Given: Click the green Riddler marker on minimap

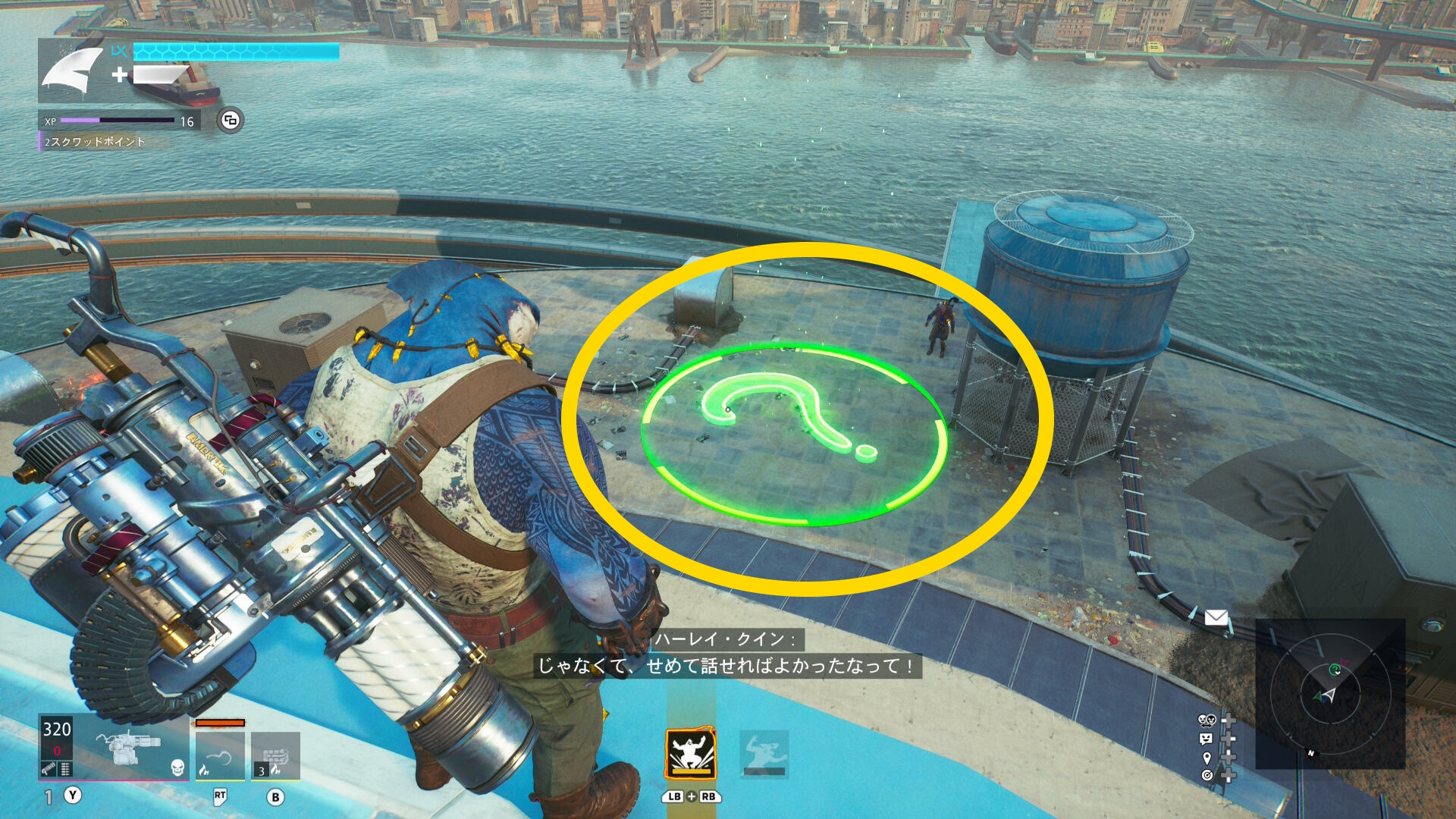Looking at the screenshot, I should pyautogui.click(x=1335, y=670).
